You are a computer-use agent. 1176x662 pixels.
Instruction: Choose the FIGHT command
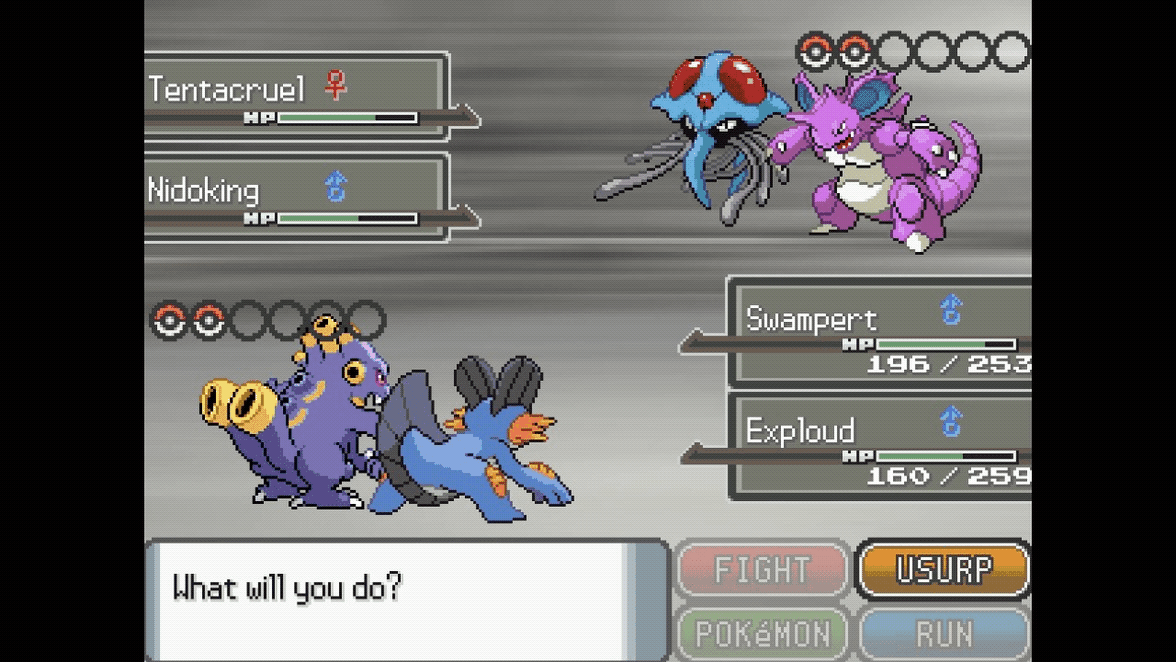point(762,570)
